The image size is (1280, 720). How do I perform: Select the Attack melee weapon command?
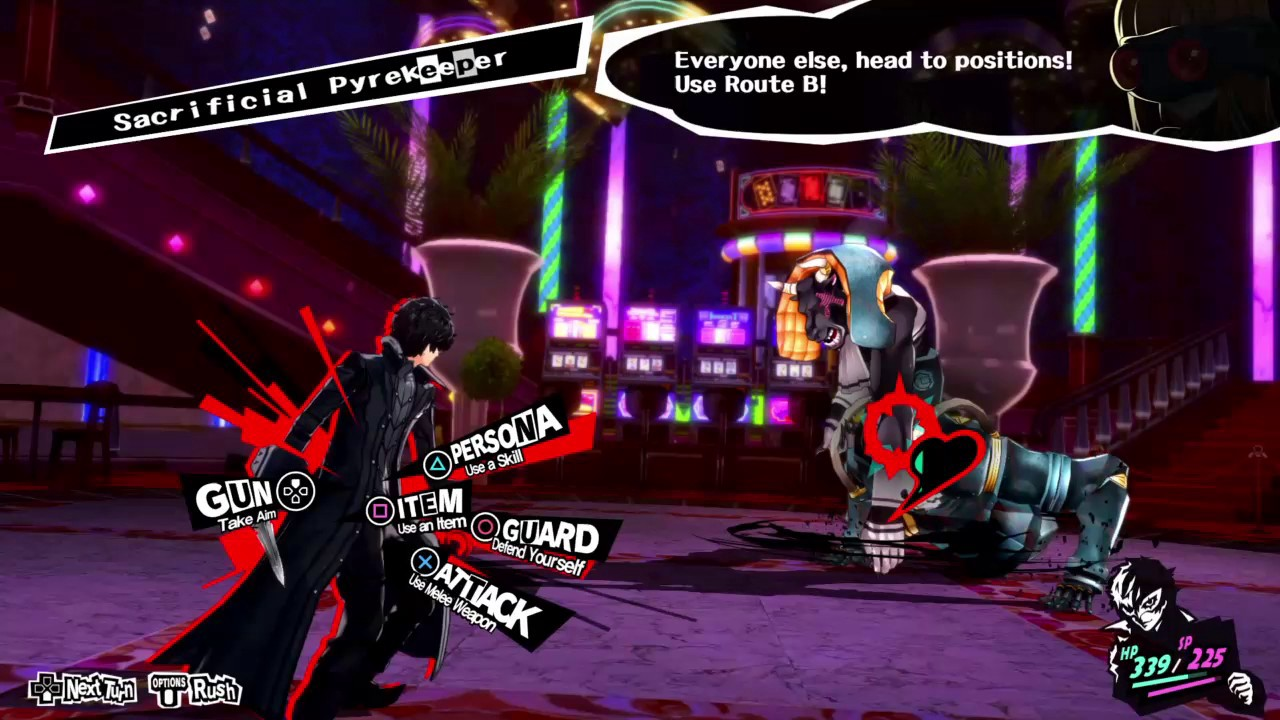coord(480,592)
